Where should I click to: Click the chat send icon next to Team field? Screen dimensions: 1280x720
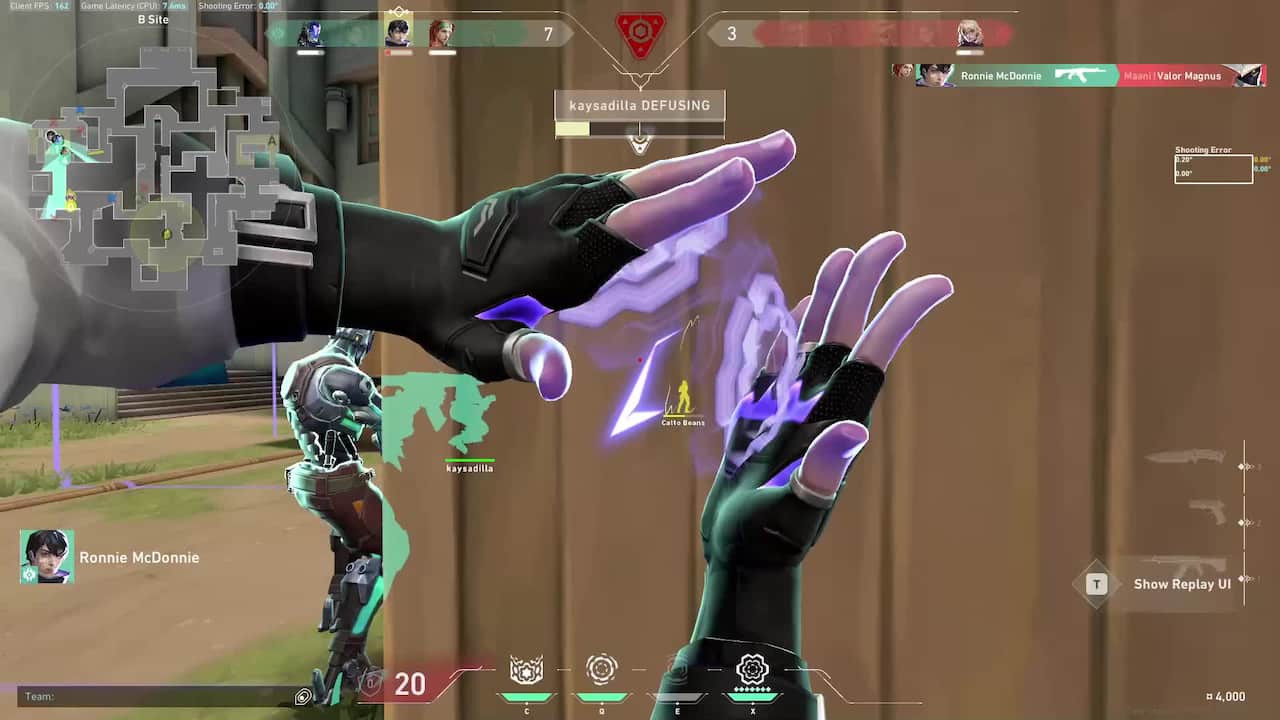(x=303, y=697)
